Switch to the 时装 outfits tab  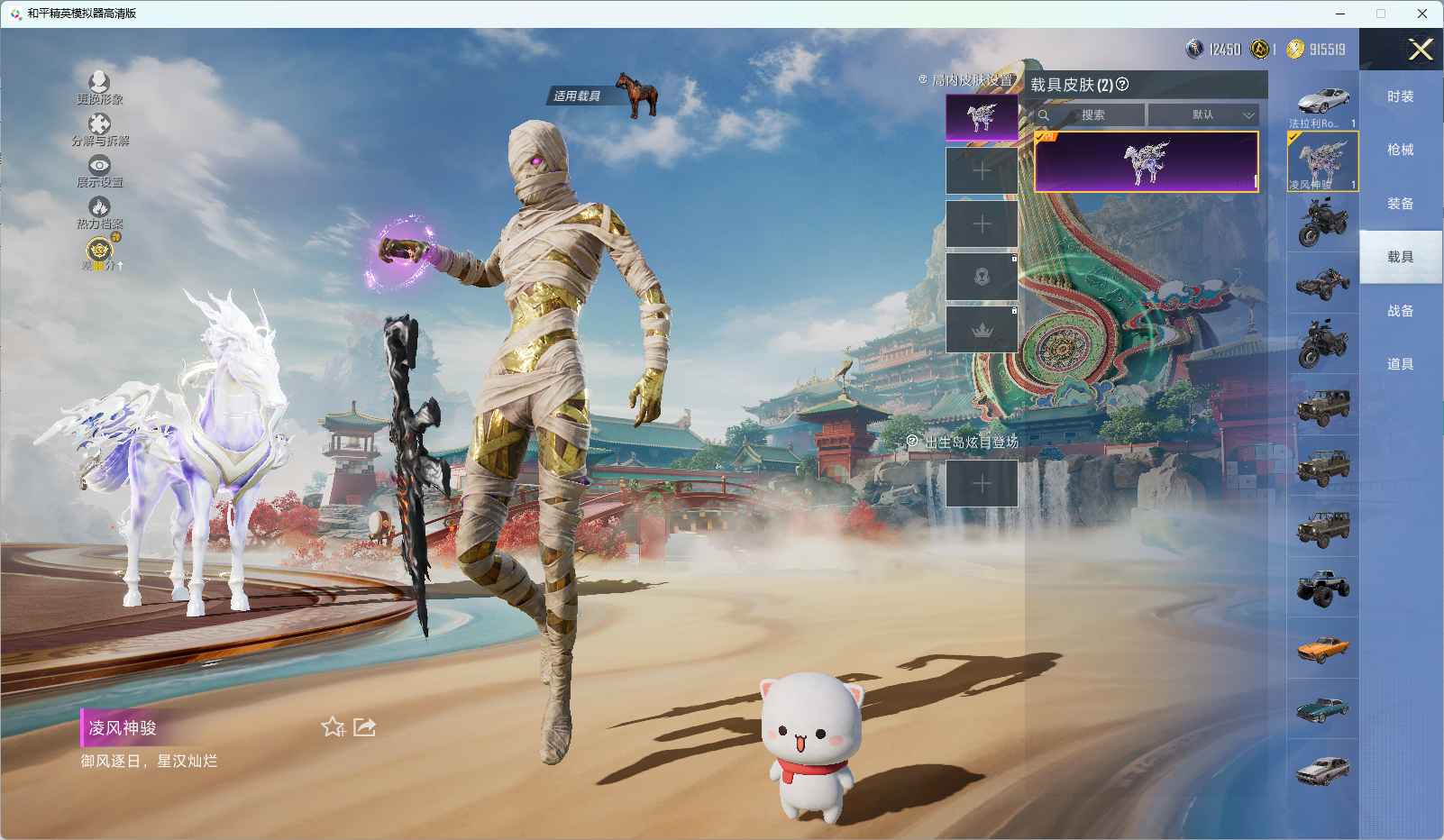(1400, 96)
